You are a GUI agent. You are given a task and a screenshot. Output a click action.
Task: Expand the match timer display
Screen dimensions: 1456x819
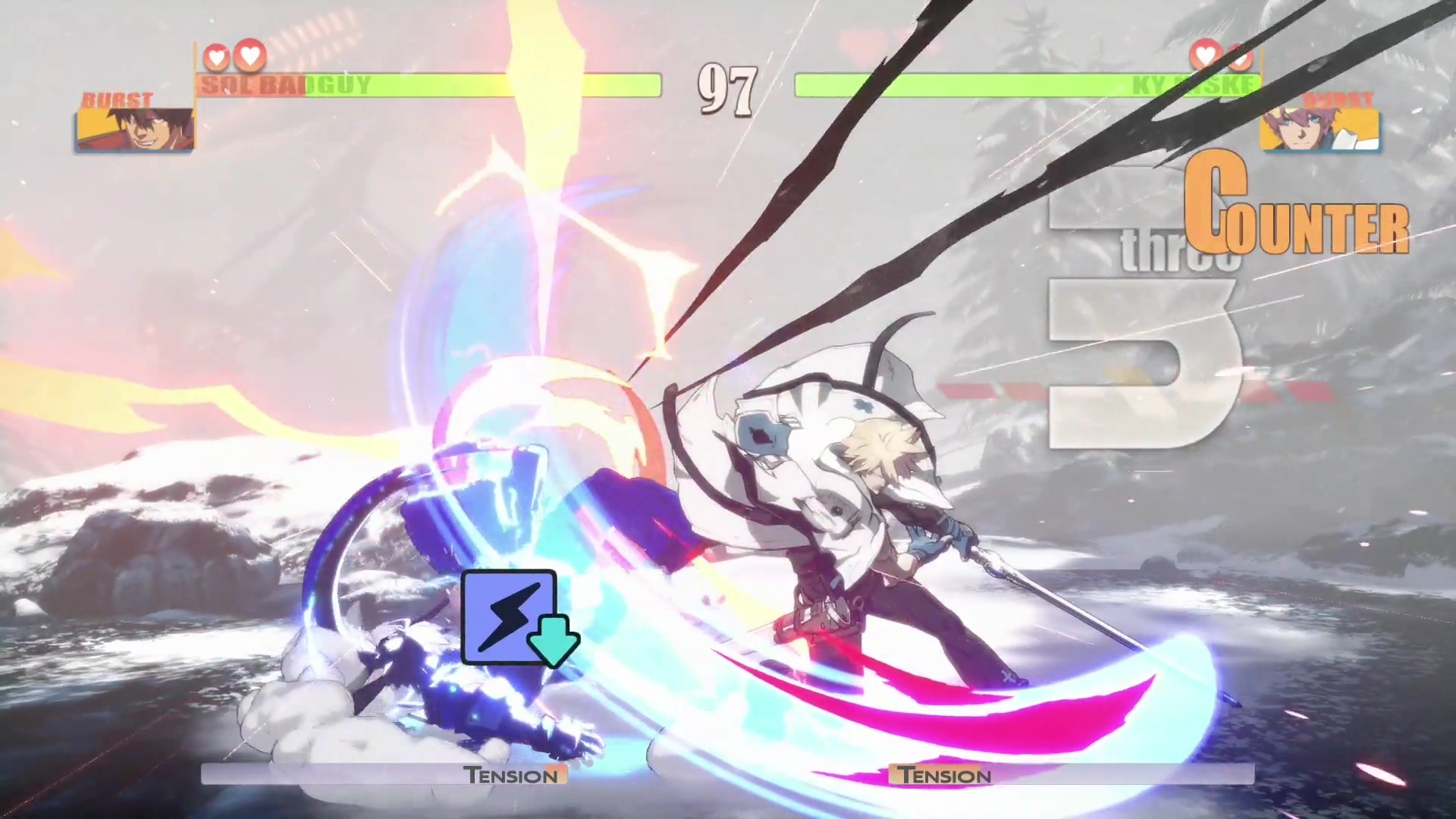click(726, 91)
